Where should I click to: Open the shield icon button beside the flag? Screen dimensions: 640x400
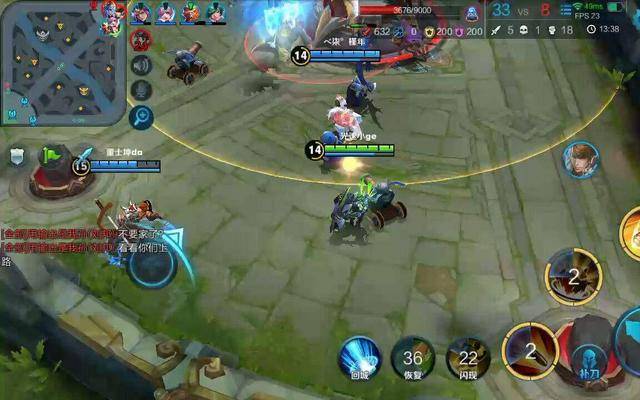[x=17, y=156]
